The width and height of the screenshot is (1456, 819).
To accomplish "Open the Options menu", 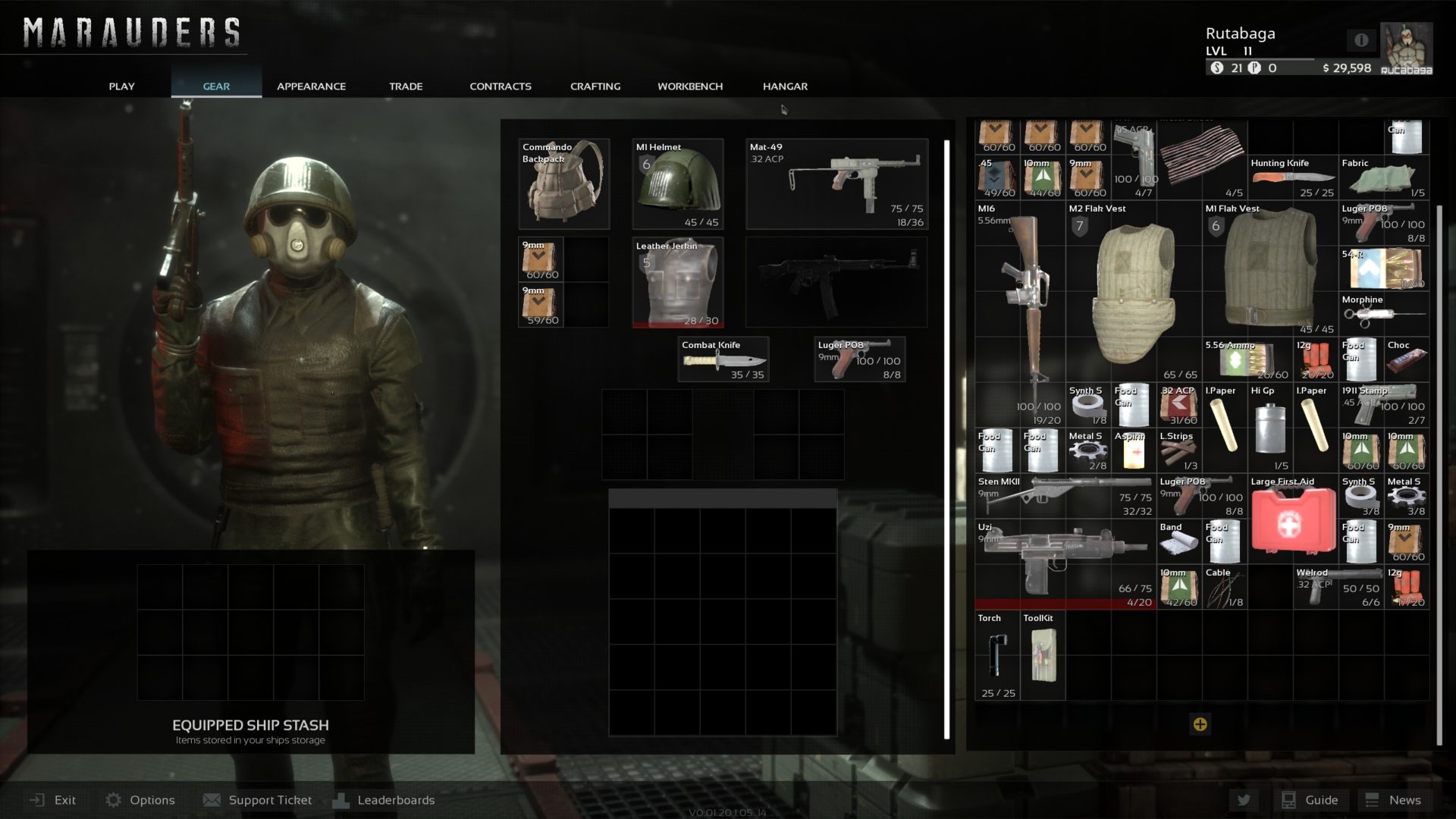I will tap(140, 800).
